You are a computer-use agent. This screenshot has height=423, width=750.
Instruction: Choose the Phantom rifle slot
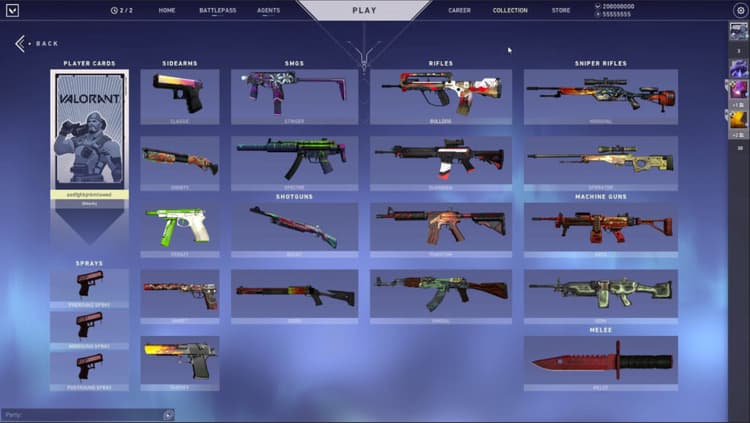coord(440,228)
